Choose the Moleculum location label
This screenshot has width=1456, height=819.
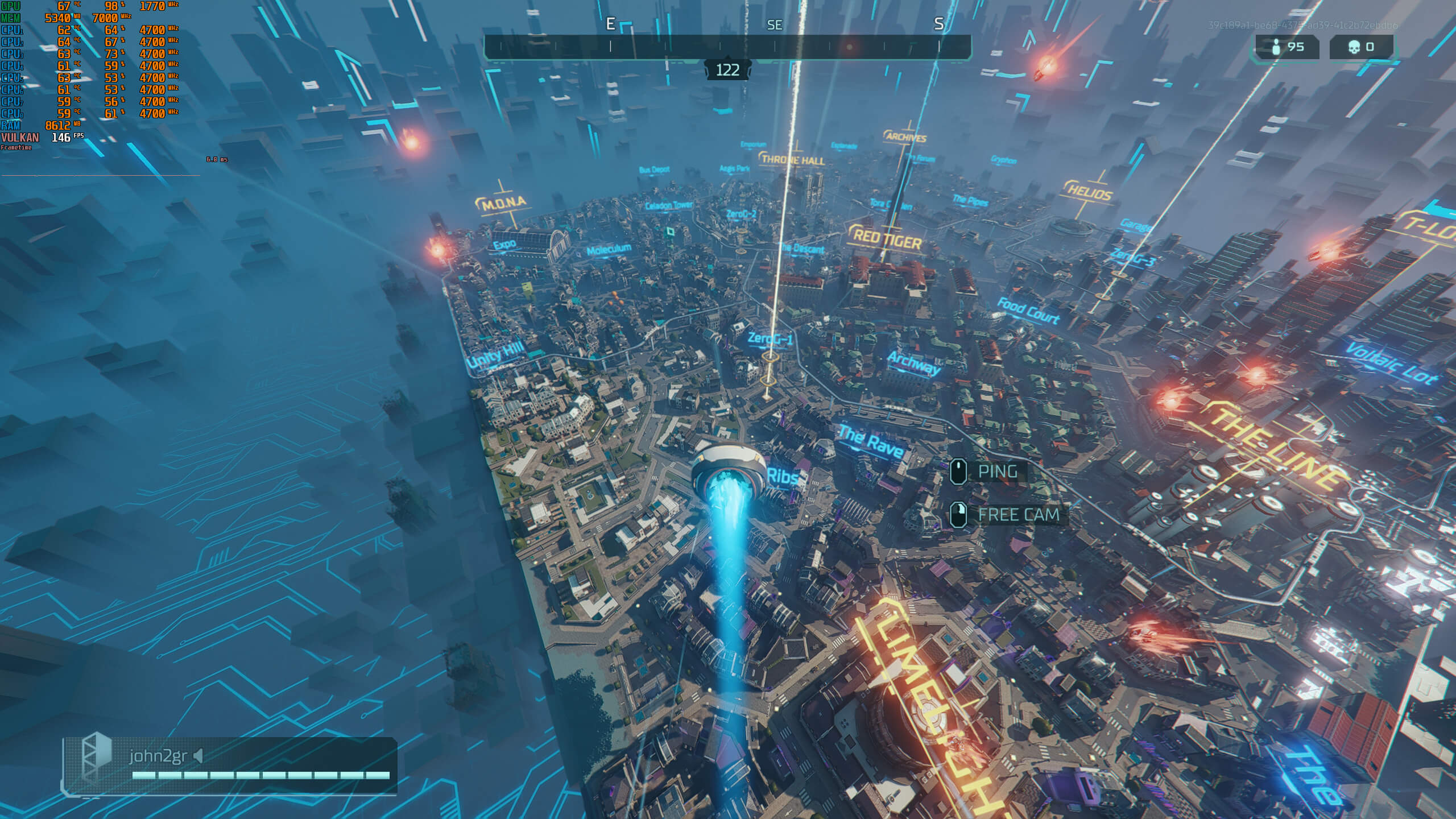609,249
